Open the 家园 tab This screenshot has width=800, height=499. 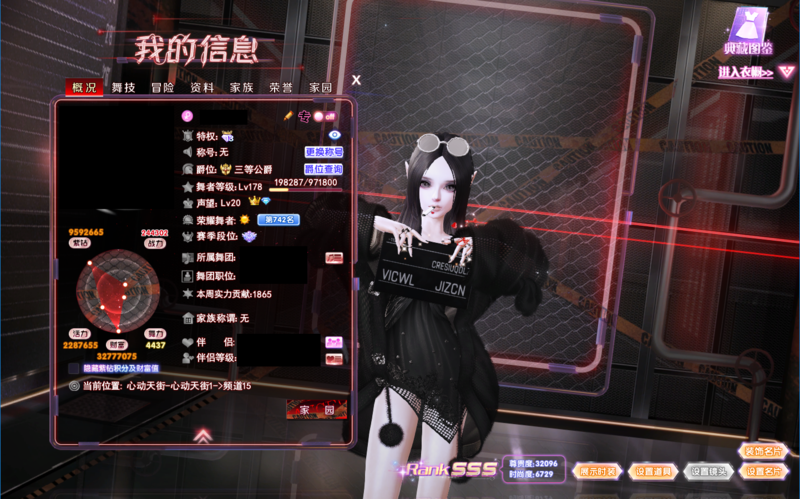[x=320, y=88]
